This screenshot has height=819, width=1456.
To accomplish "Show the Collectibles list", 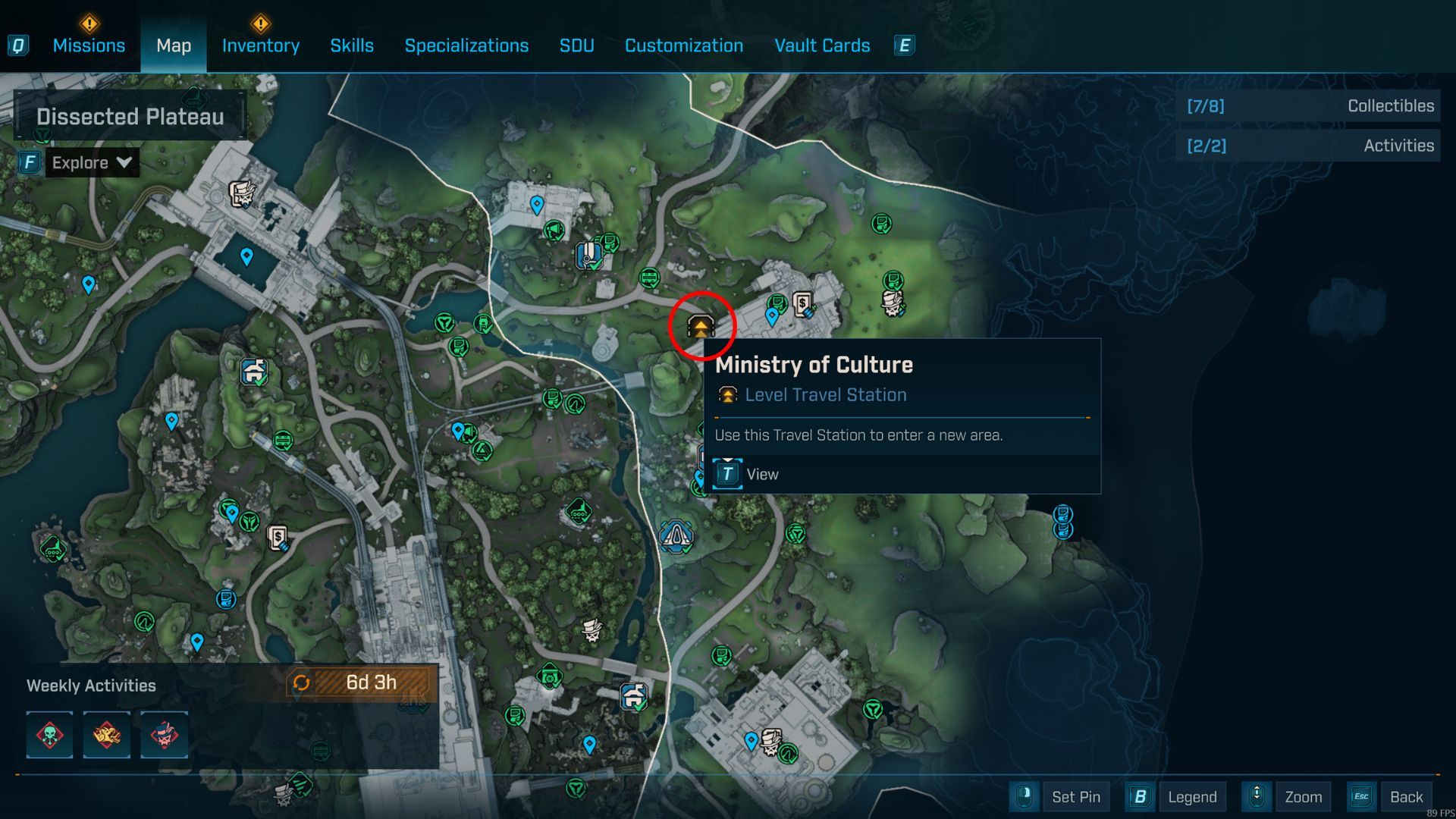I will [x=1310, y=106].
